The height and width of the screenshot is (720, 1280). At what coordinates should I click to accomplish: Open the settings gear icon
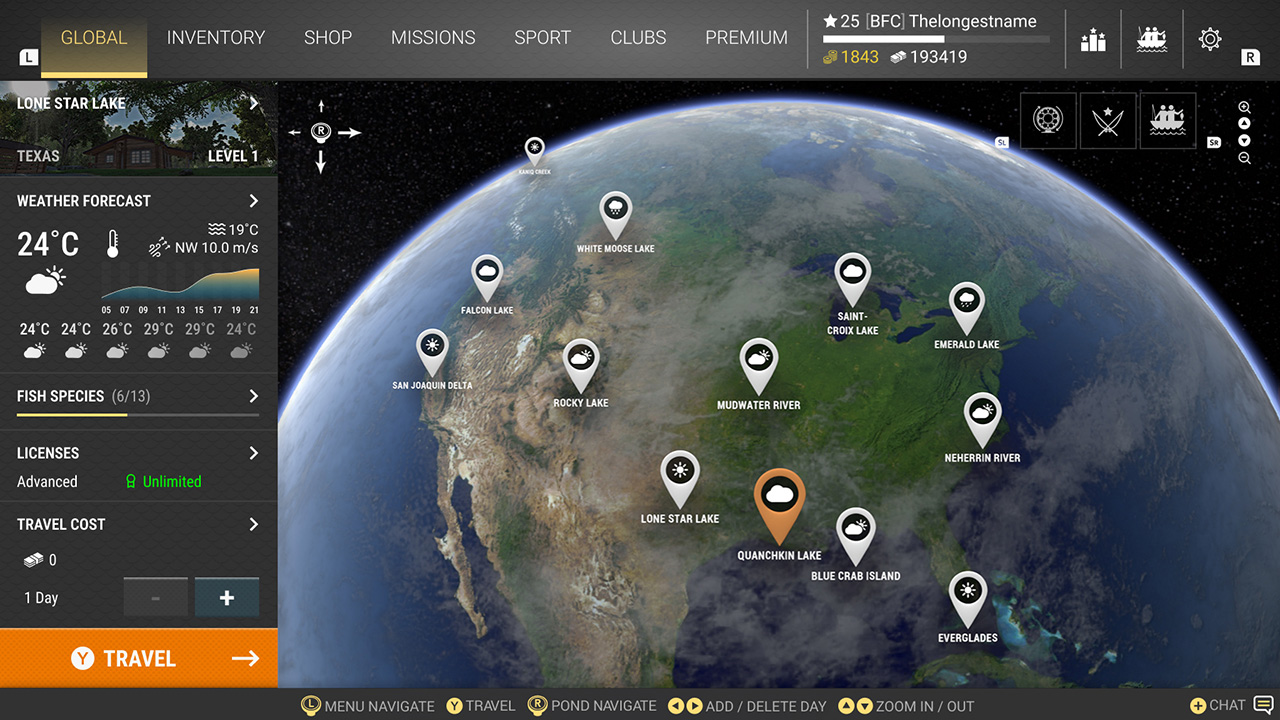click(1209, 39)
